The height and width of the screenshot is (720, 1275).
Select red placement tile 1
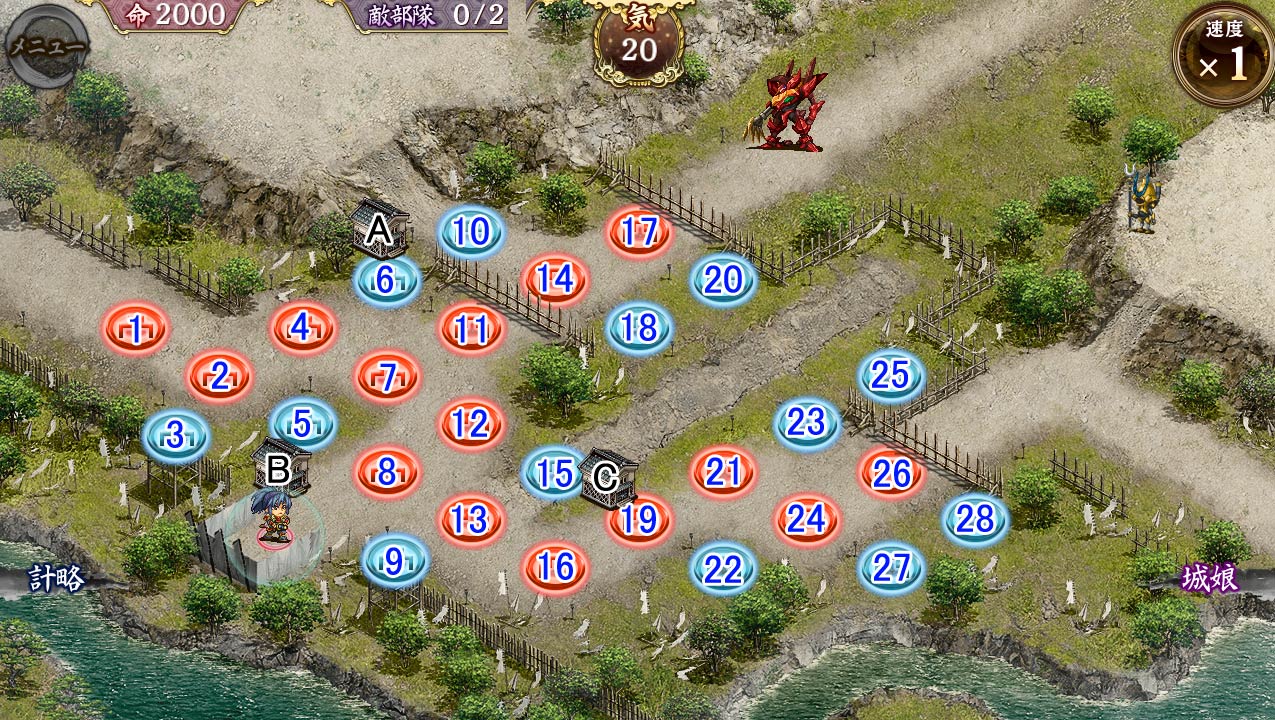click(135, 328)
